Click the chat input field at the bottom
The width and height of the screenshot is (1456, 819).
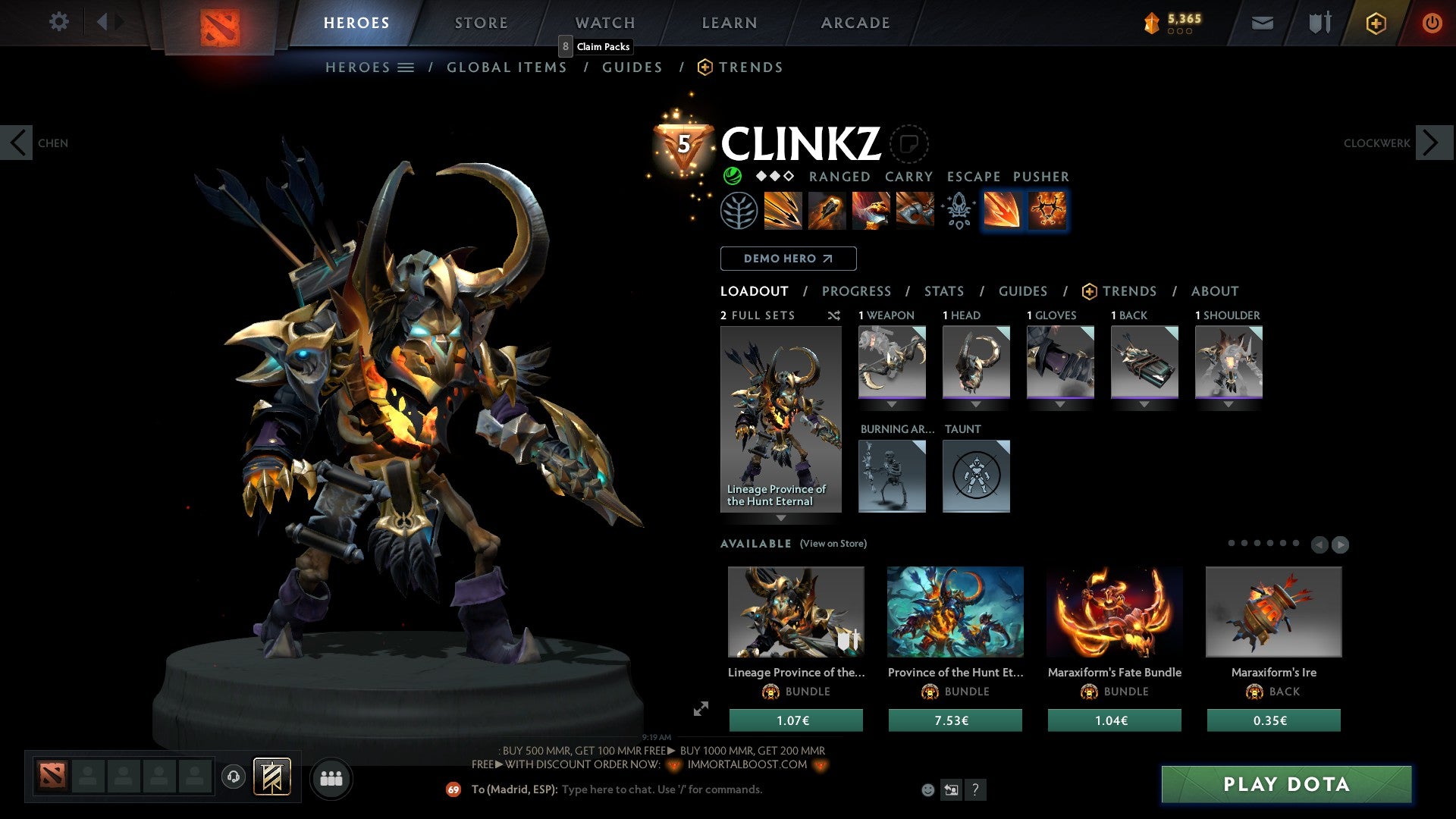click(682, 789)
